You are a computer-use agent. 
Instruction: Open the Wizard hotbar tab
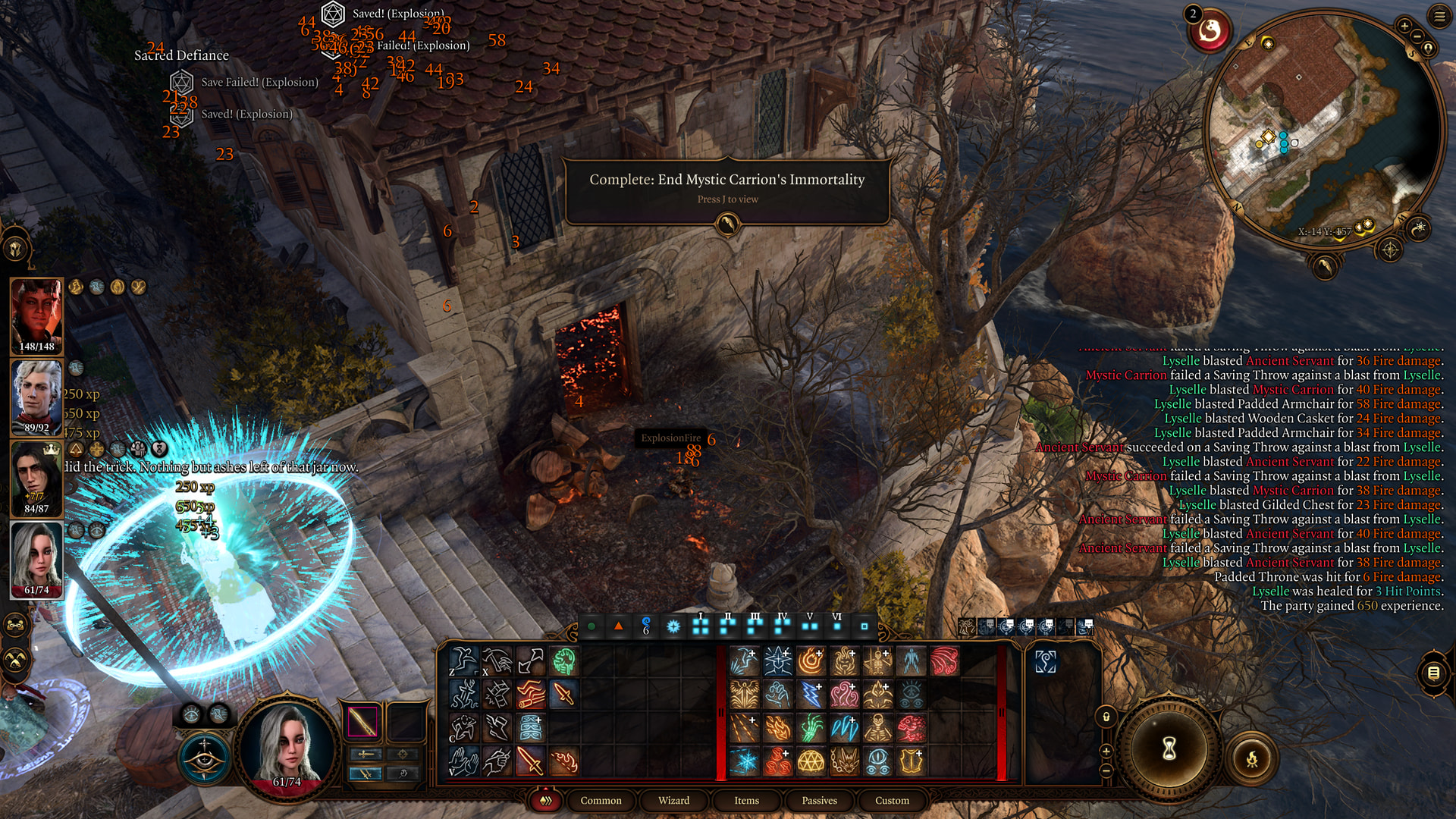pyautogui.click(x=673, y=800)
